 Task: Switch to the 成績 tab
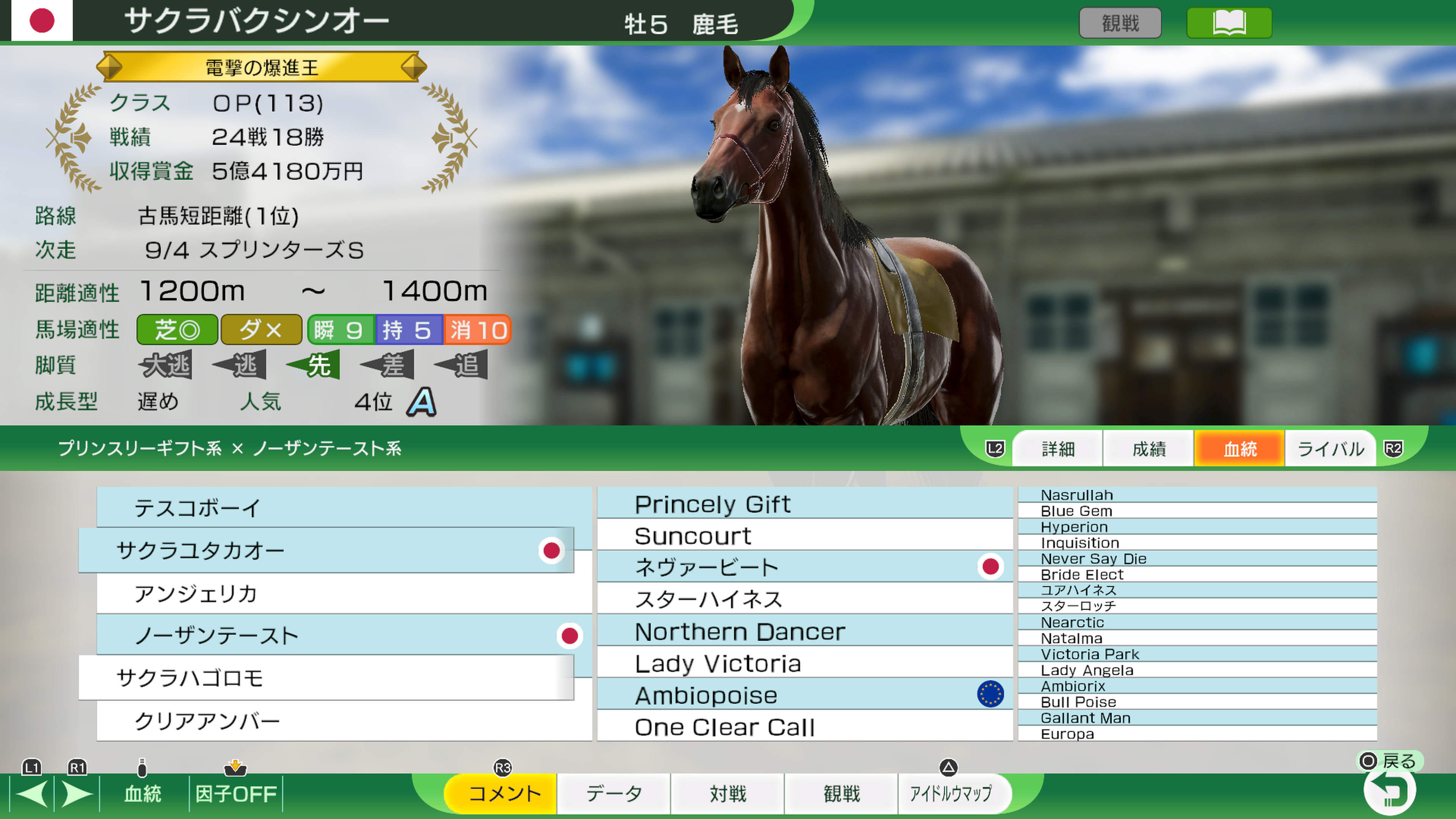[x=1148, y=448]
